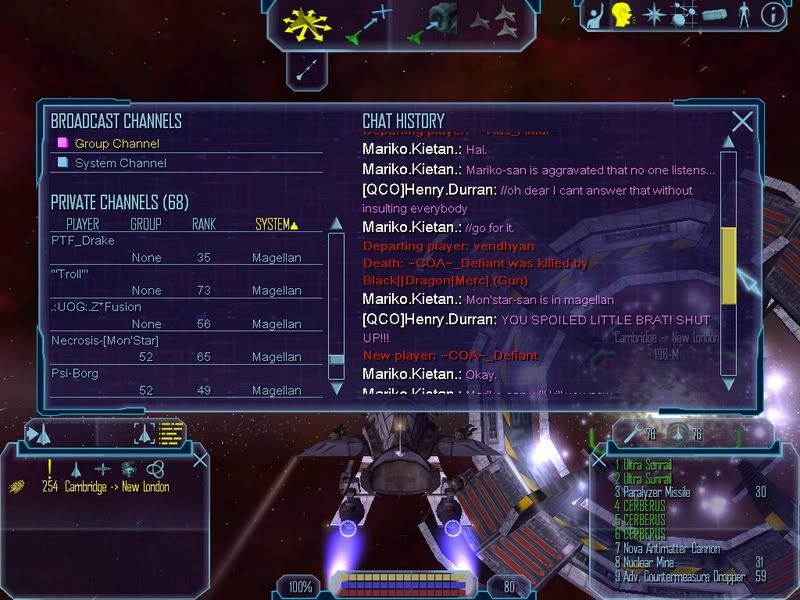Pick Psi-Borg from the private channels
800x600 pixels.
coord(75,373)
